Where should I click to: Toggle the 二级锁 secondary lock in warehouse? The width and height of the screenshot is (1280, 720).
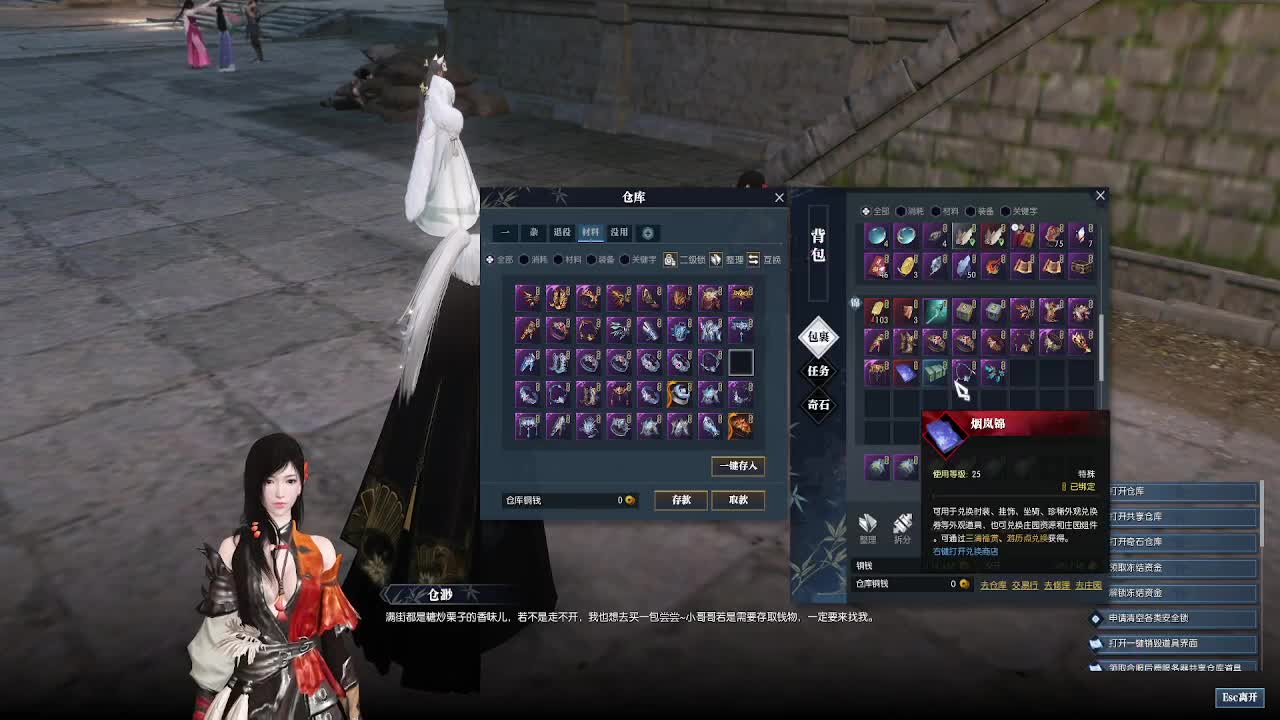(x=685, y=260)
